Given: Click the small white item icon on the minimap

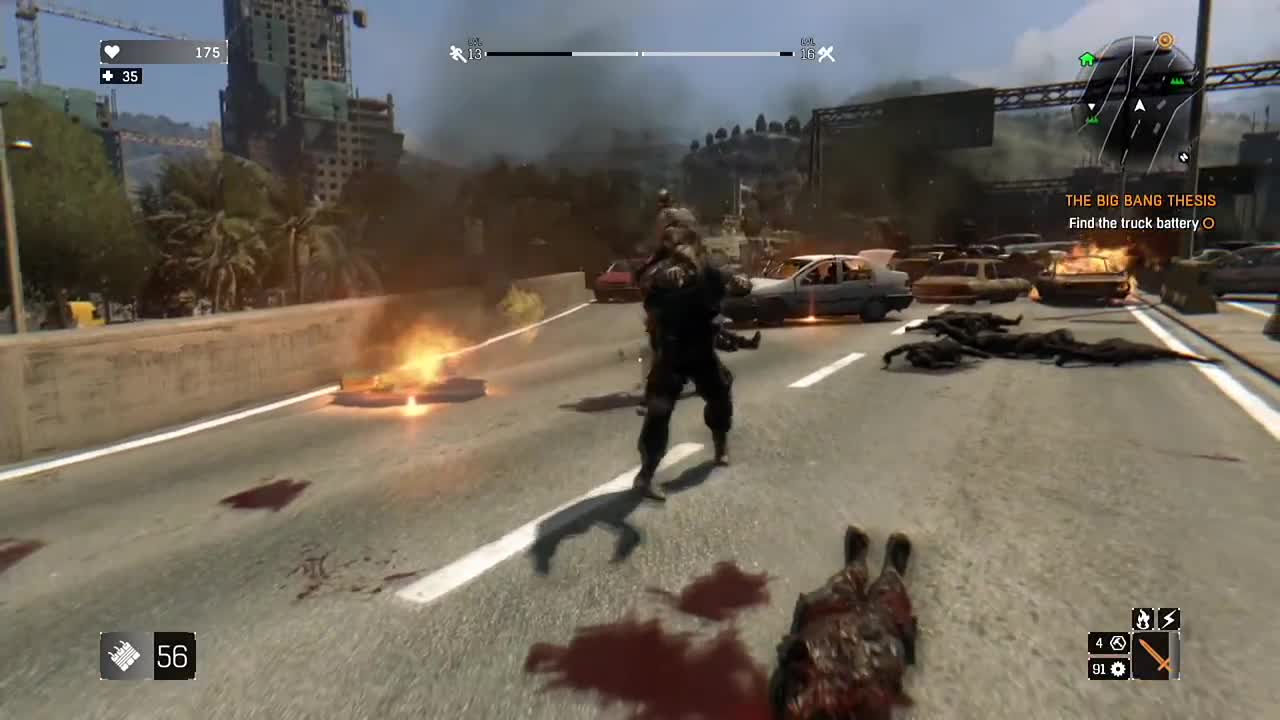Looking at the screenshot, I should [x=1184, y=156].
